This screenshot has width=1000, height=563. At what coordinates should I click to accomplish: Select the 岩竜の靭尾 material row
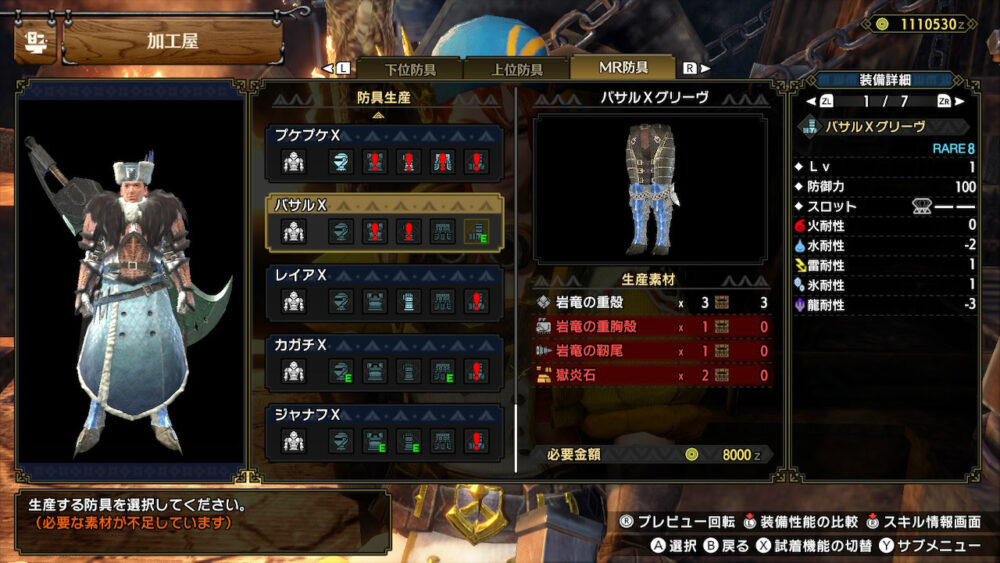(x=652, y=351)
